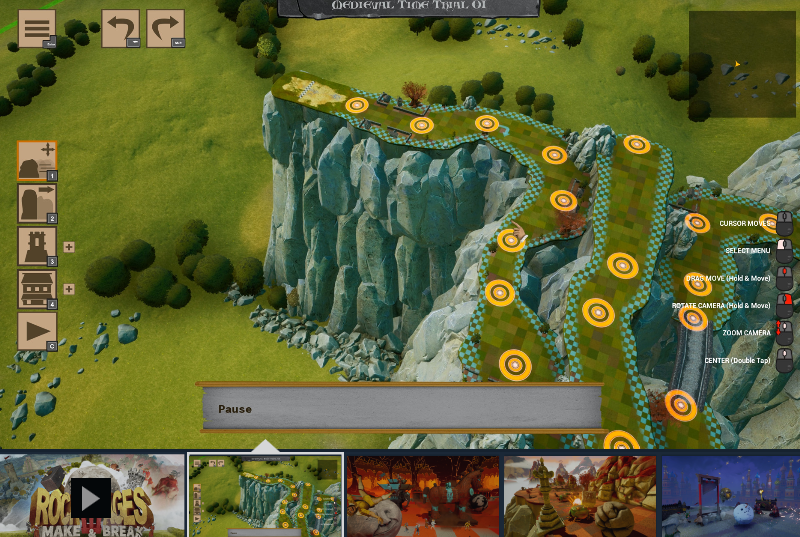Redo the undone edit
The height and width of the screenshot is (537, 800).
pyautogui.click(x=165, y=28)
